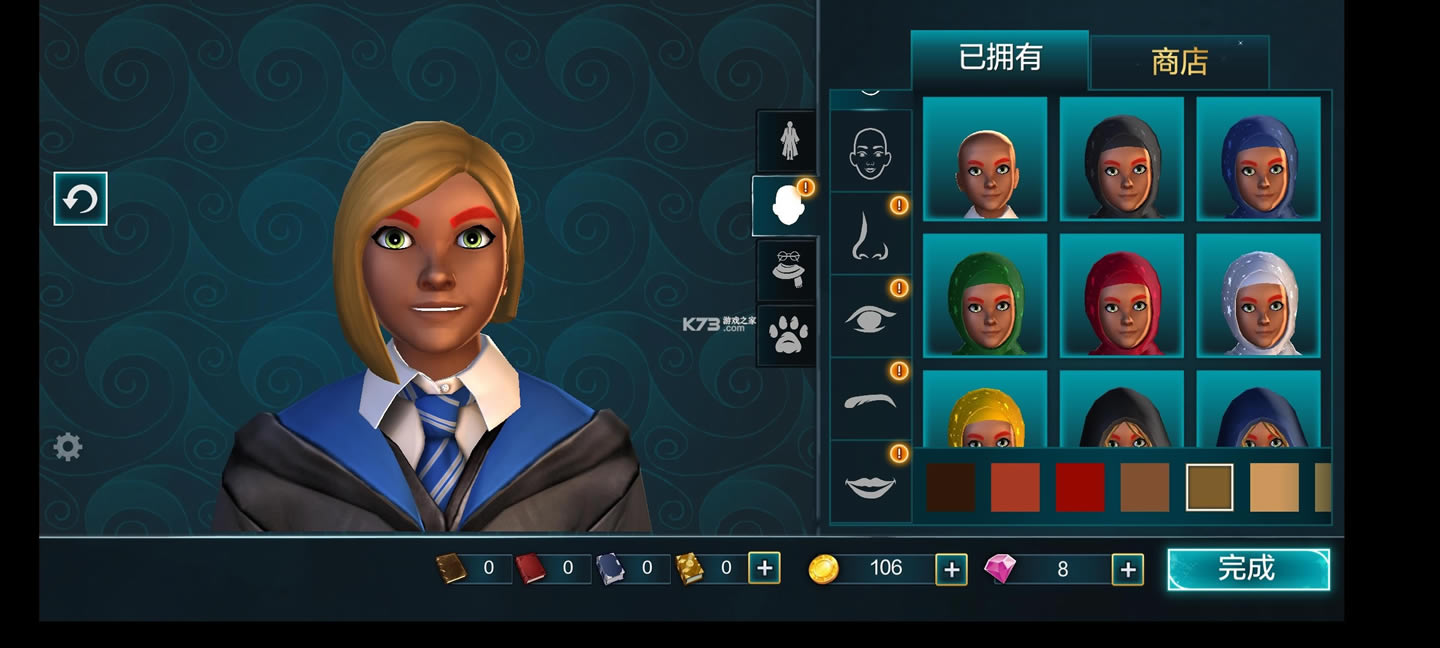Confirm with the 完成 button

tap(1248, 569)
